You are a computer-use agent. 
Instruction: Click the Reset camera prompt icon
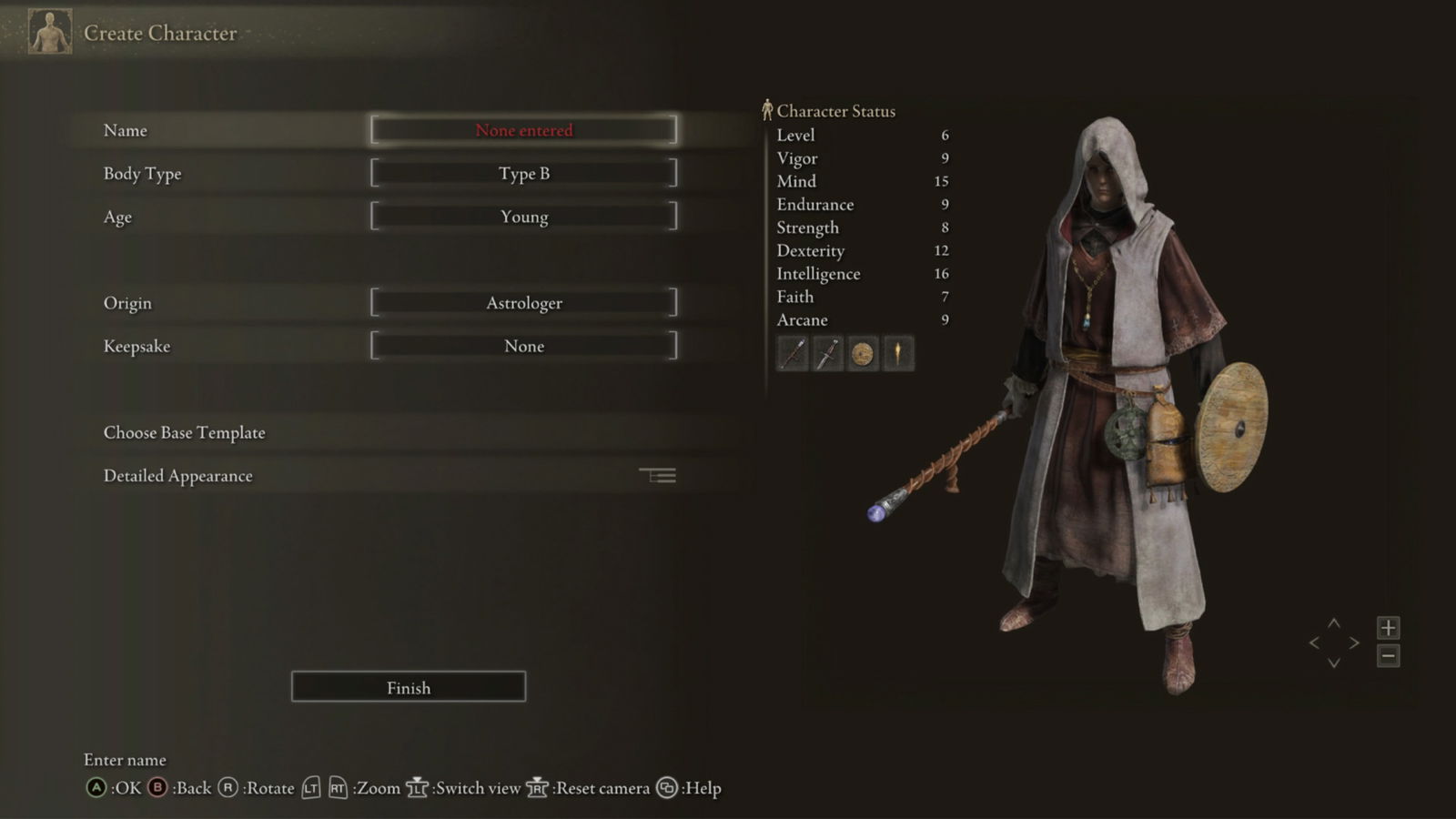[x=538, y=788]
